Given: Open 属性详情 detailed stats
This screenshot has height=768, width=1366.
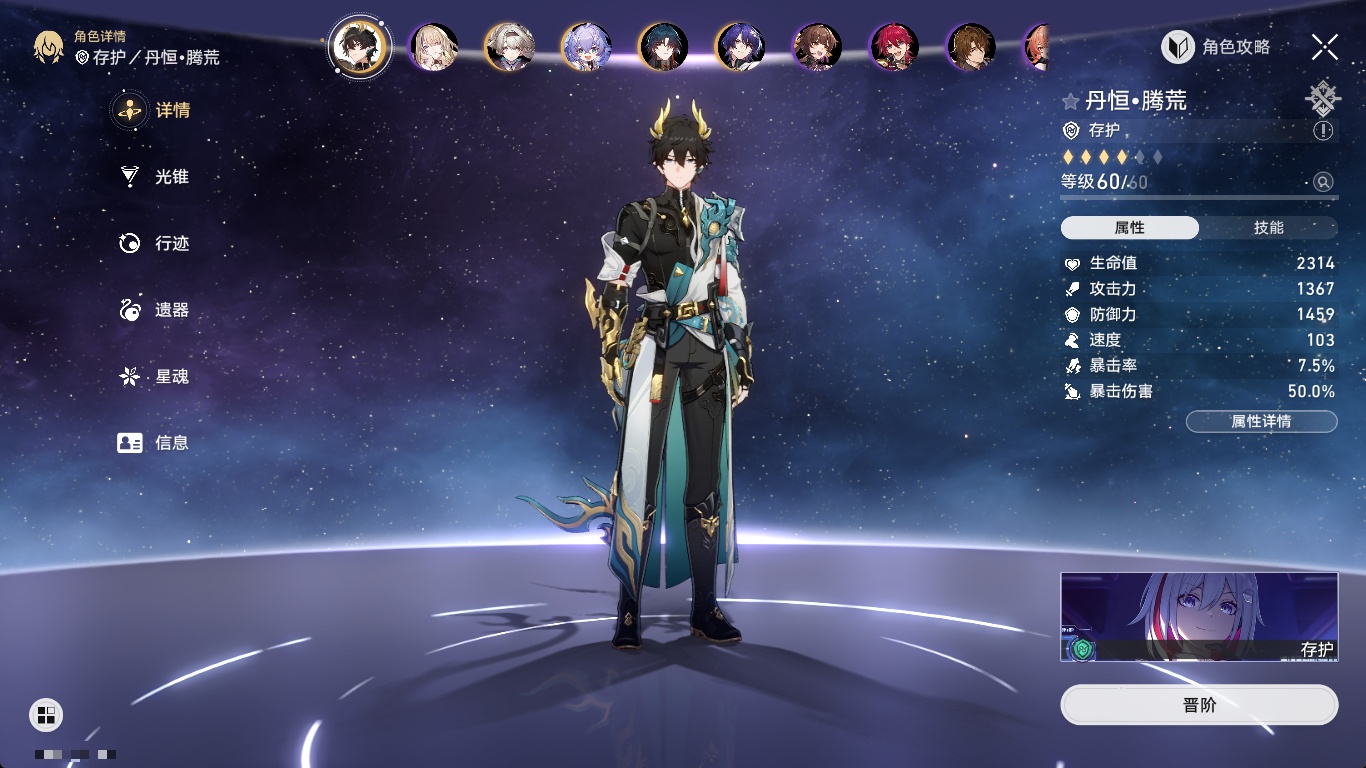Looking at the screenshot, I should pyautogui.click(x=1261, y=421).
